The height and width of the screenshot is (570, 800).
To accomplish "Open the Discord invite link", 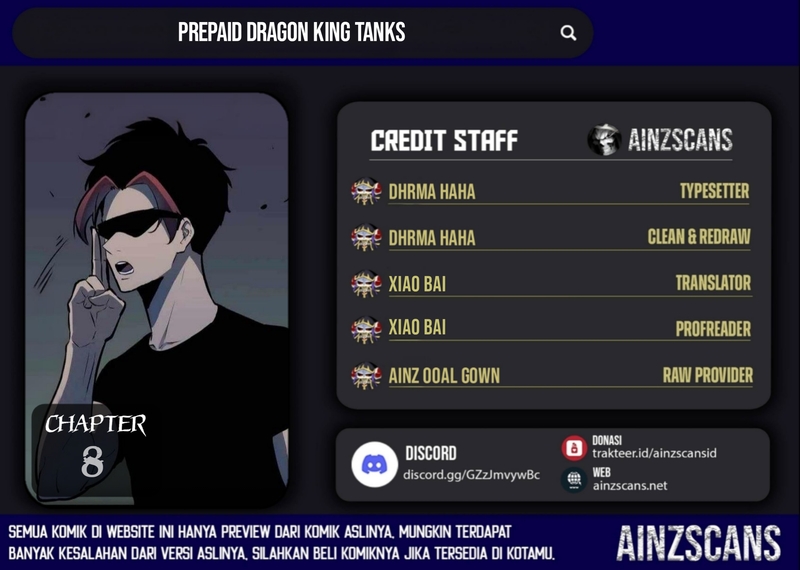I will point(471,474).
